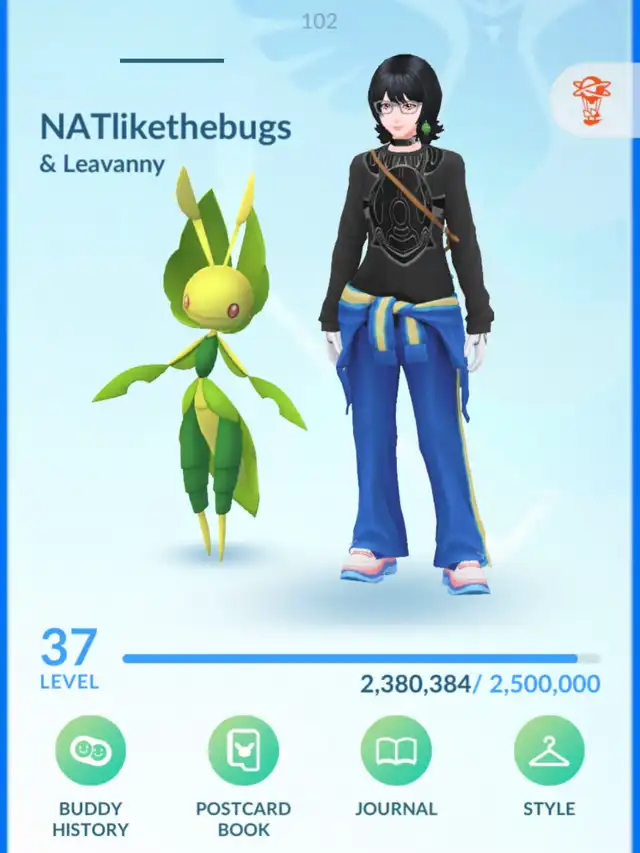This screenshot has width=640, height=853.
Task: Tap the orange balloon icon tab
Action: point(592,101)
